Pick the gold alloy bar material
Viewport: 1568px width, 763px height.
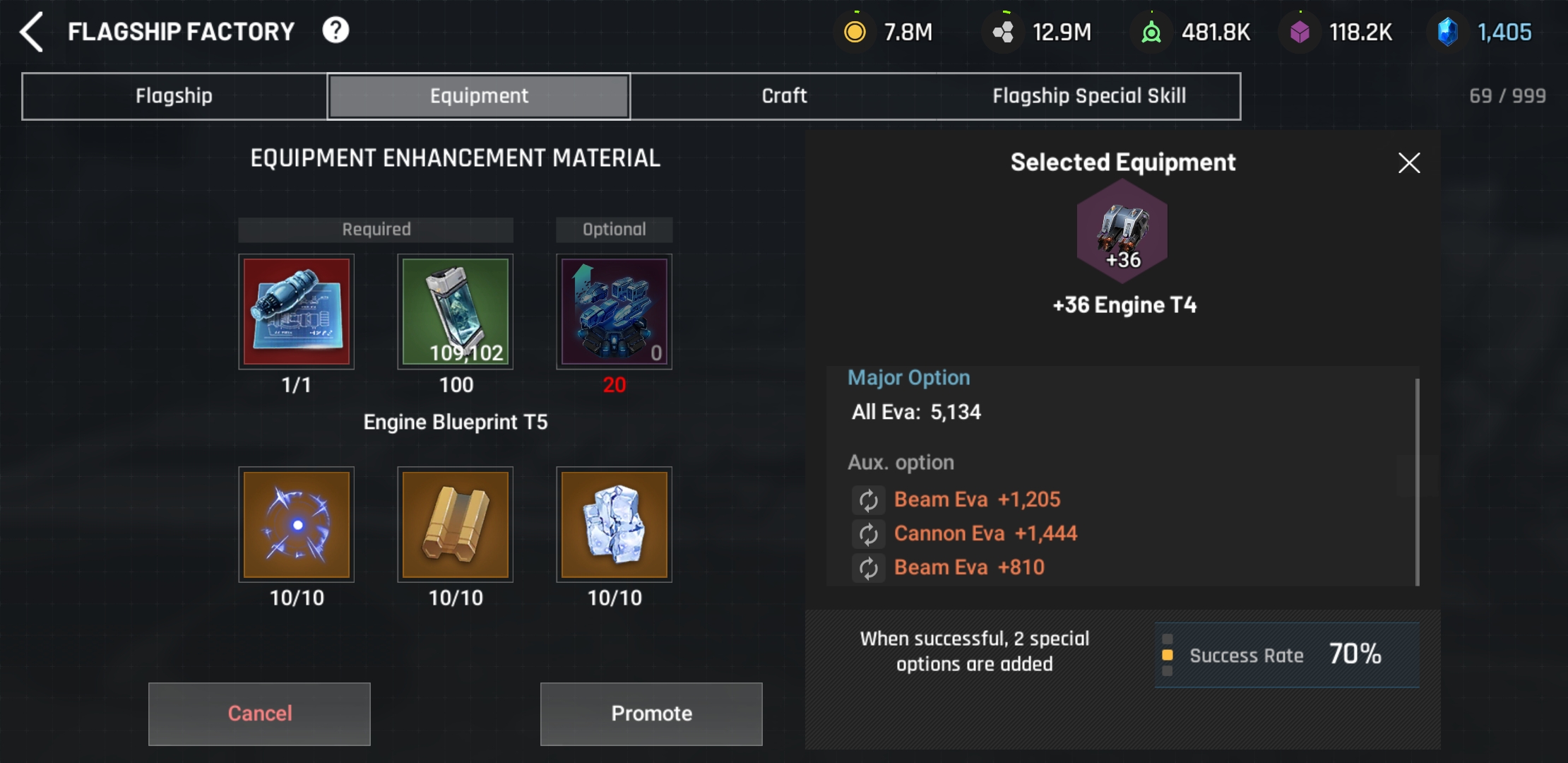click(x=456, y=524)
